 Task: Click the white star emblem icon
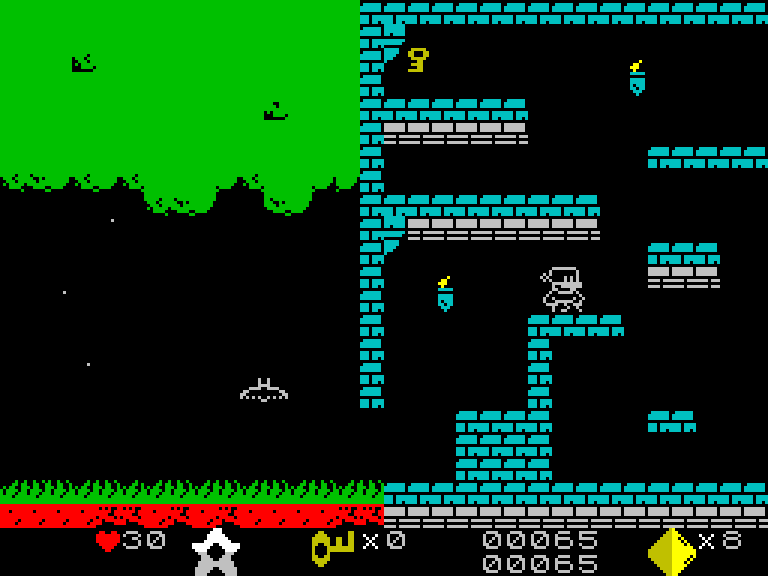pos(215,552)
